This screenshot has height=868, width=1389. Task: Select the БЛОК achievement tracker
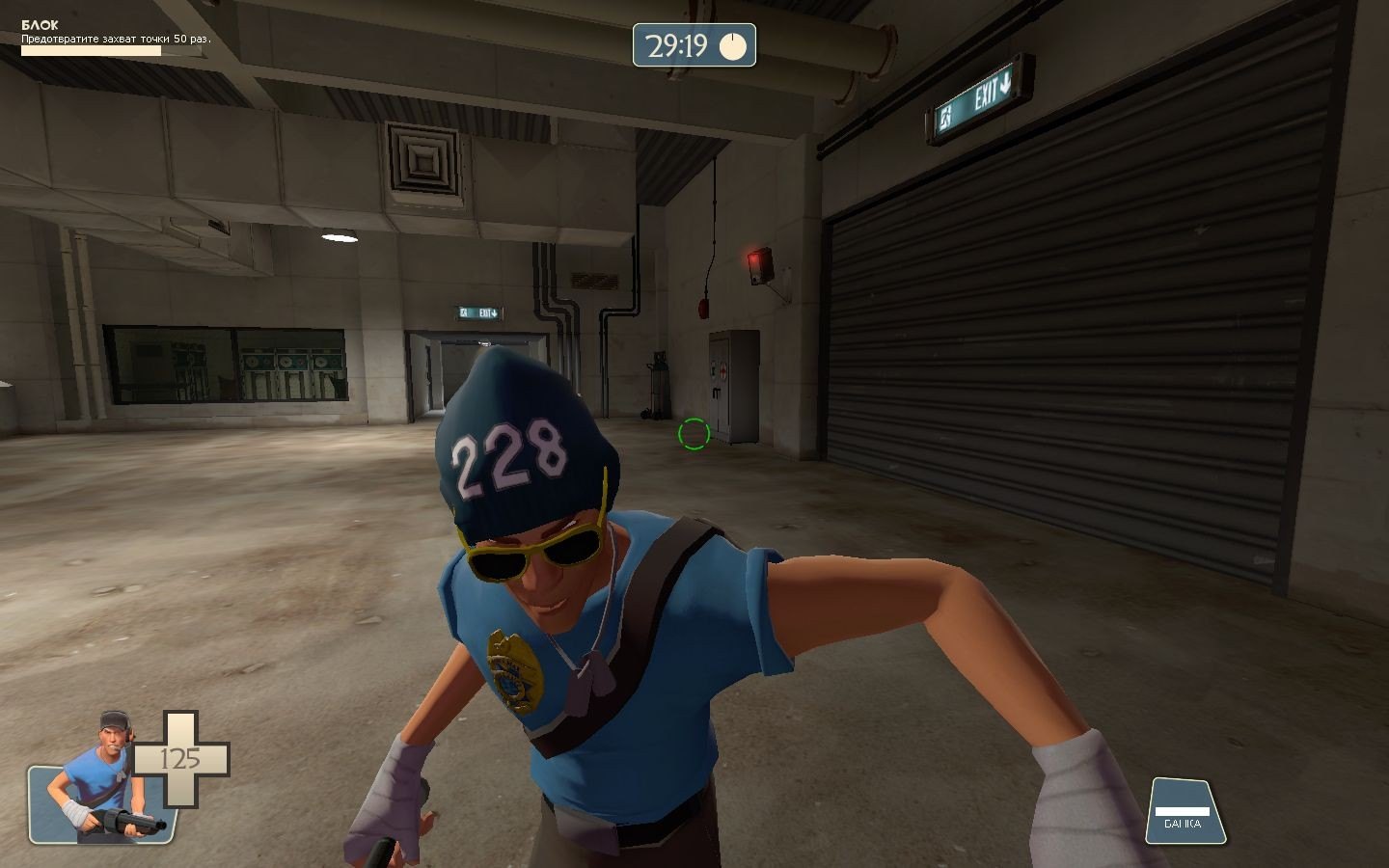coord(115,38)
